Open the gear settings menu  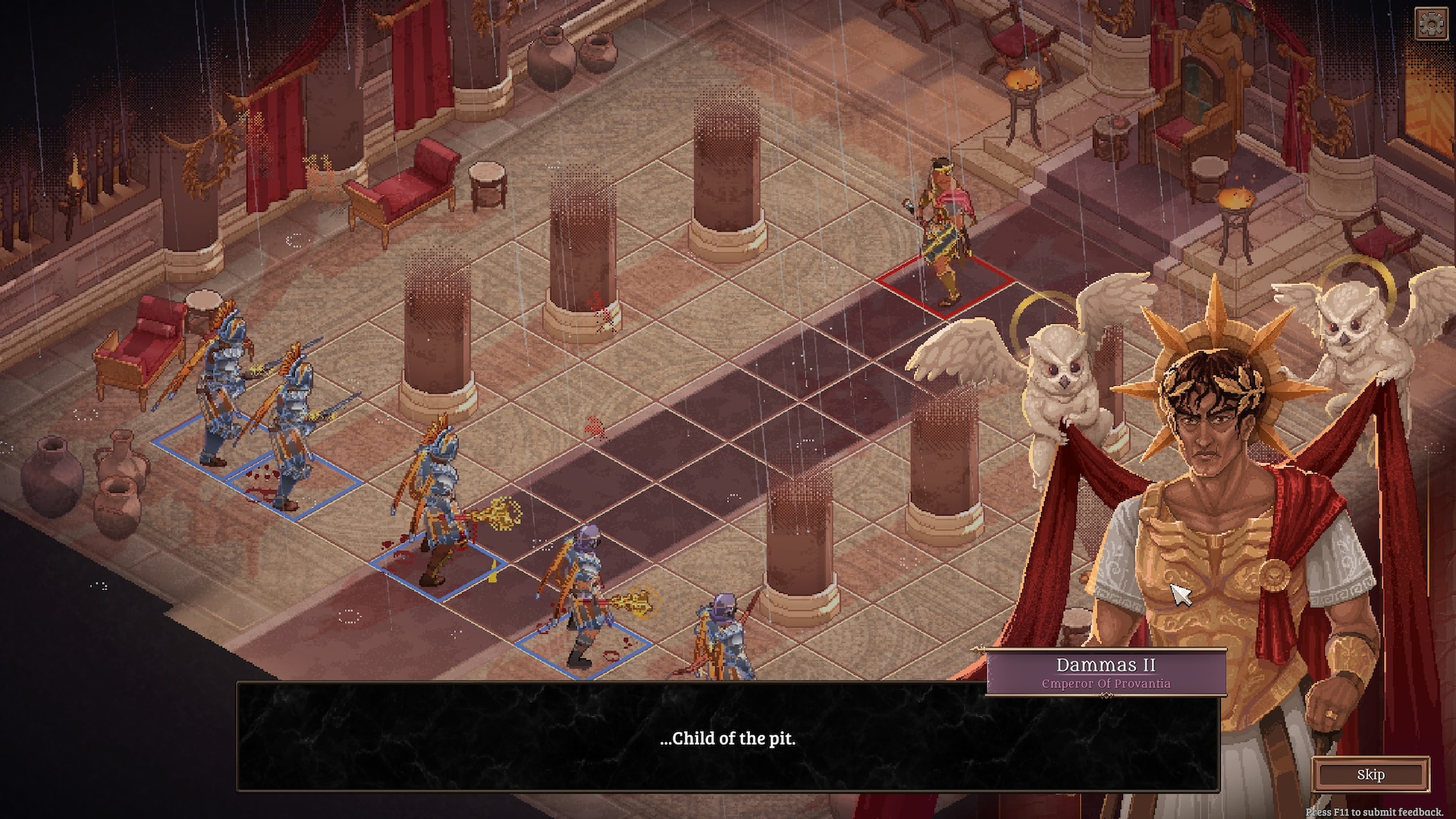coord(1431,24)
